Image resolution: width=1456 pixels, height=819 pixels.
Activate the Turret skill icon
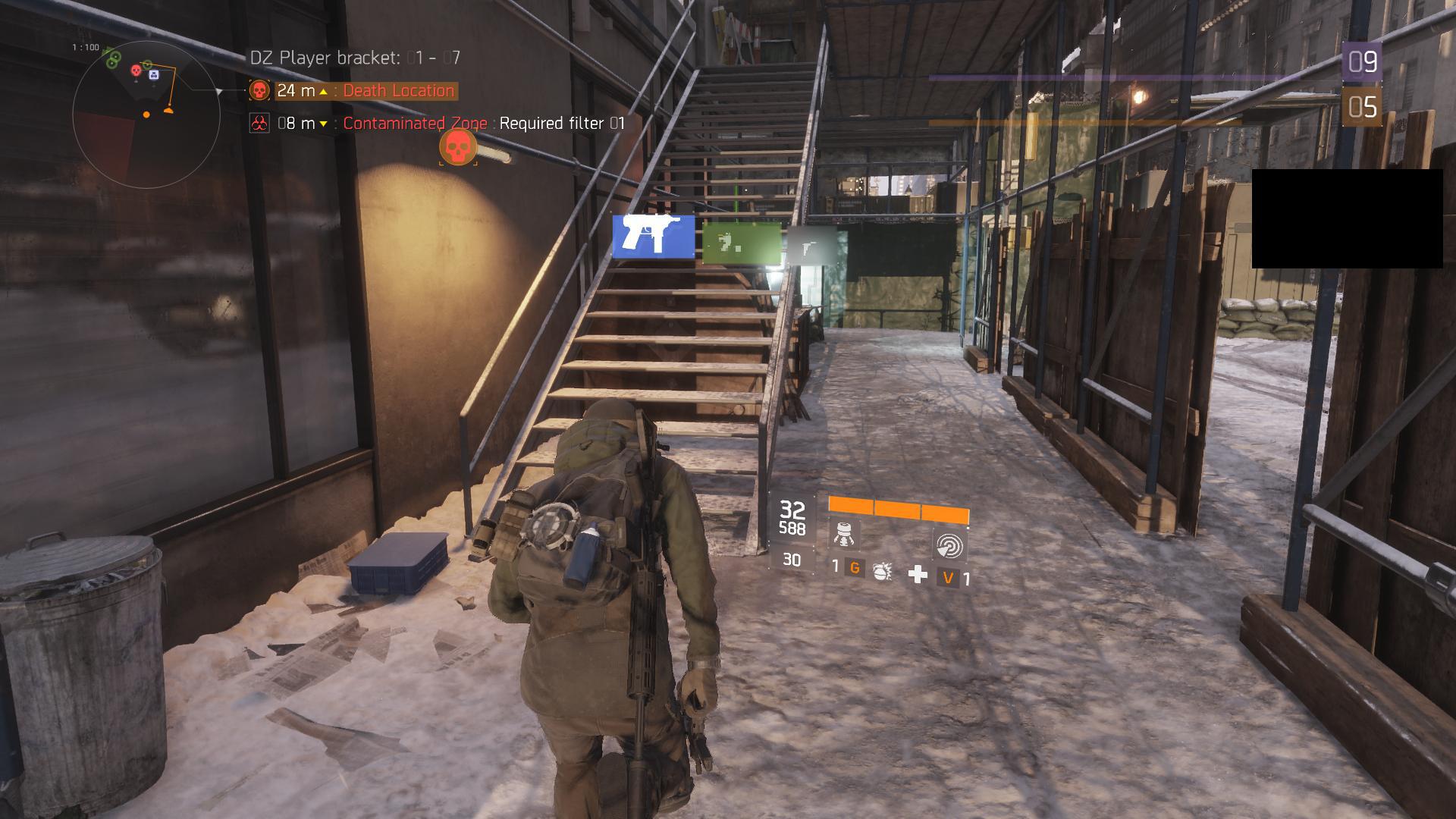click(x=844, y=534)
